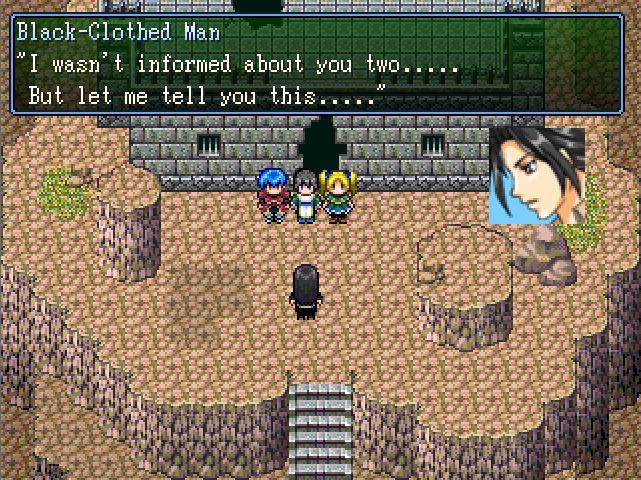641x480 pixels.
Task: Advance the Black-Clothed Man's dialogue box
Action: pos(320,60)
